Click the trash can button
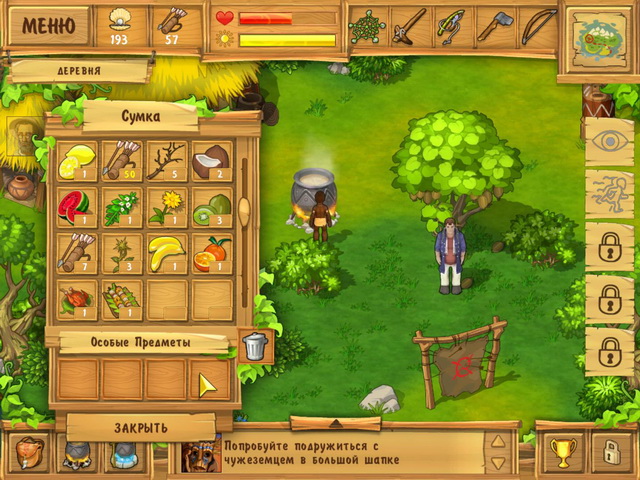Image resolution: width=640 pixels, height=480 pixels. pyautogui.click(x=255, y=346)
